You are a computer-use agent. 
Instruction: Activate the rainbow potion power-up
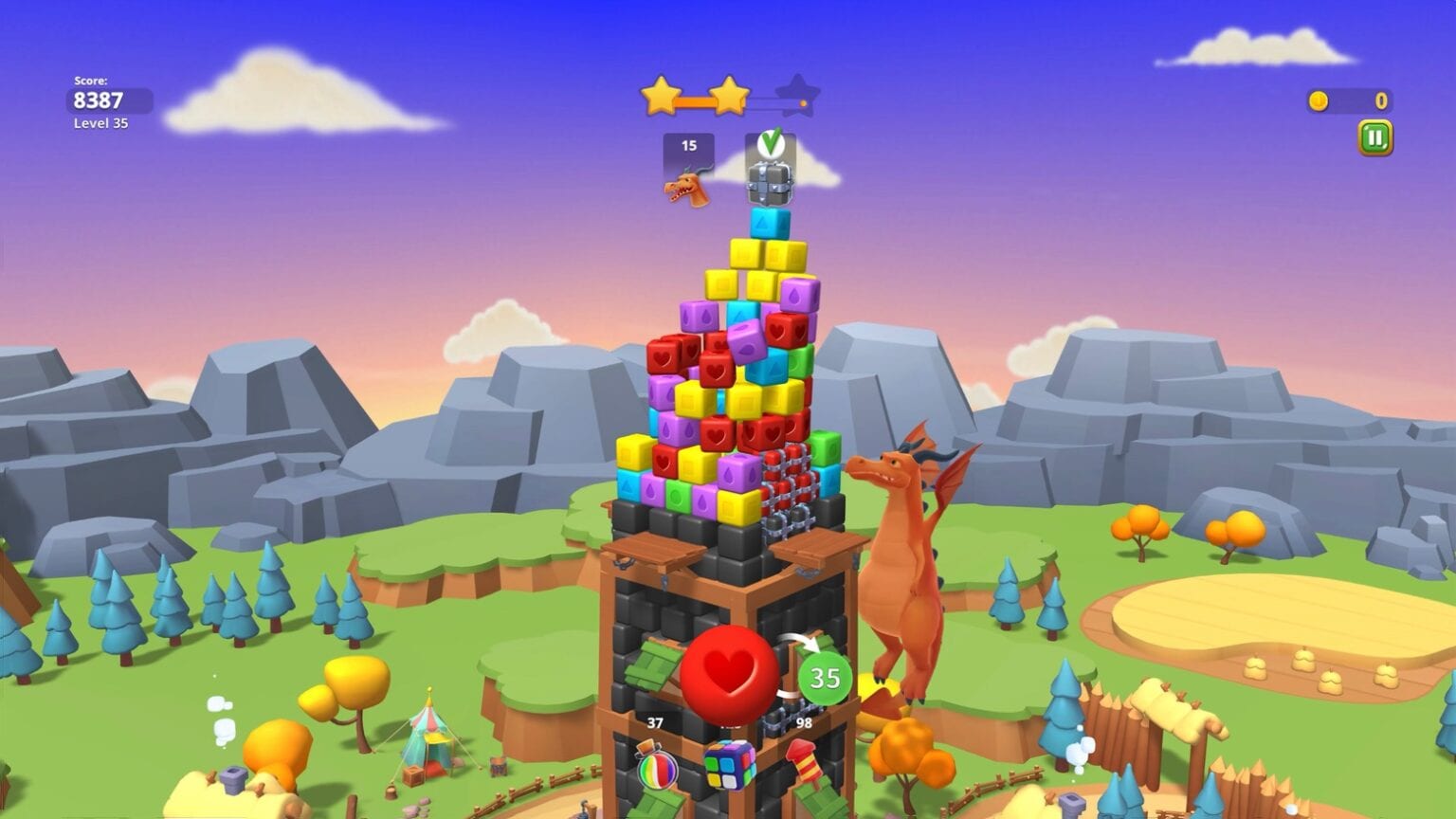tap(656, 764)
